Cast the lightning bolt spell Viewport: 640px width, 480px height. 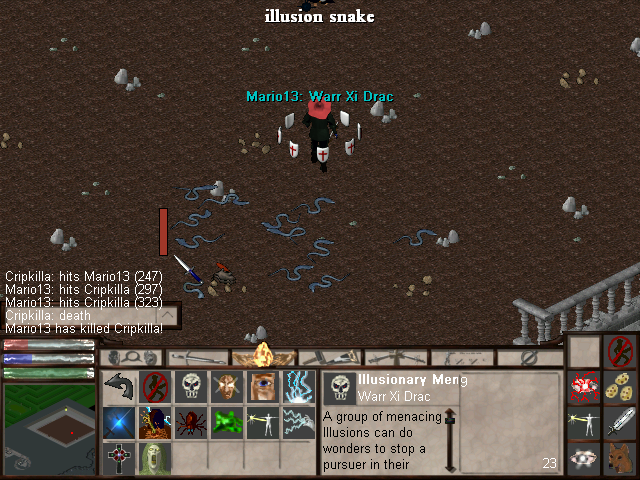pos(298,386)
